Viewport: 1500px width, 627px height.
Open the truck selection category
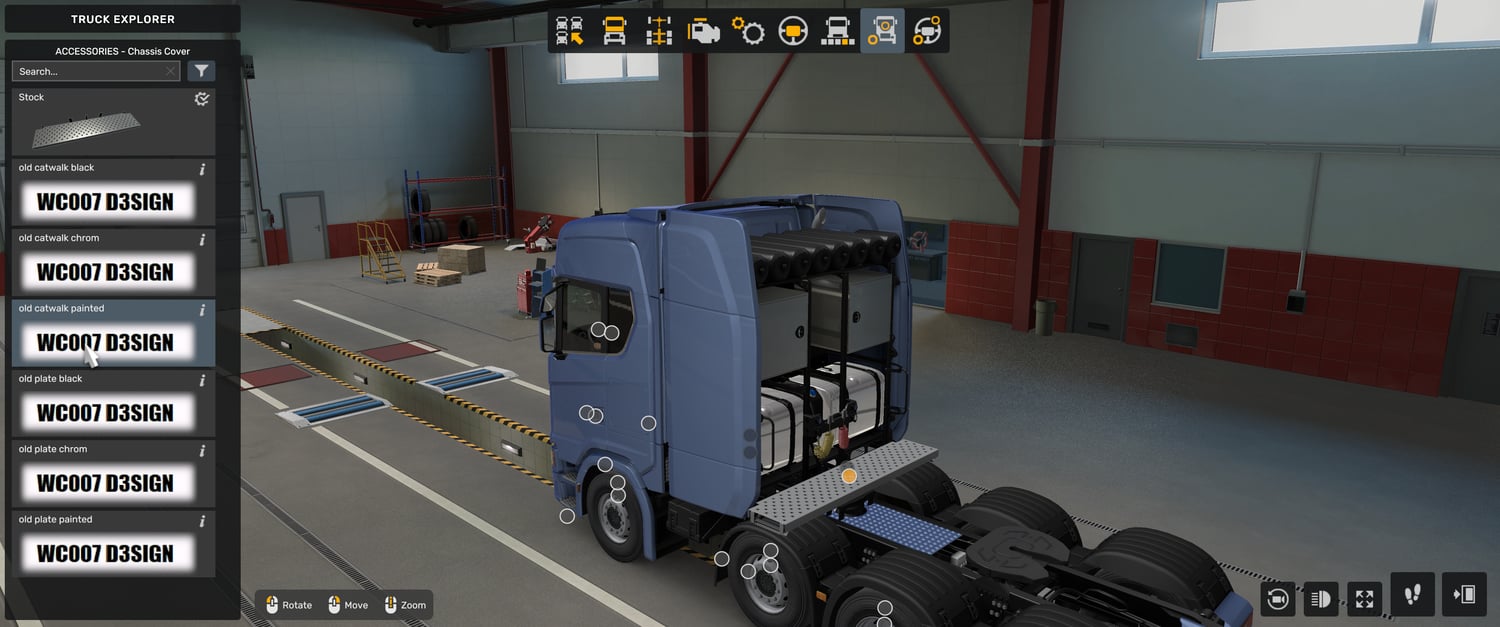click(570, 31)
